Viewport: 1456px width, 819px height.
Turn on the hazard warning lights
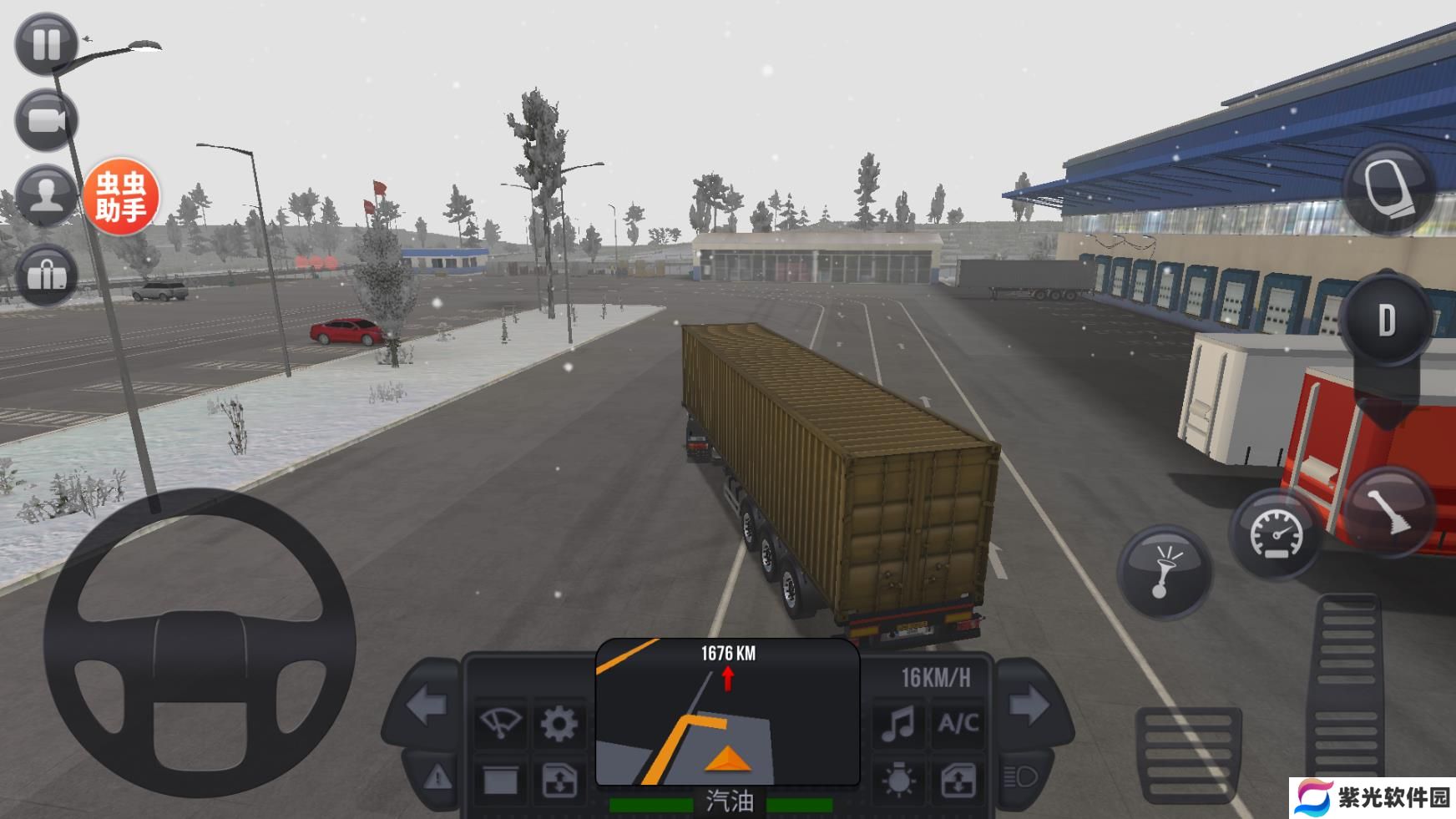point(437,779)
